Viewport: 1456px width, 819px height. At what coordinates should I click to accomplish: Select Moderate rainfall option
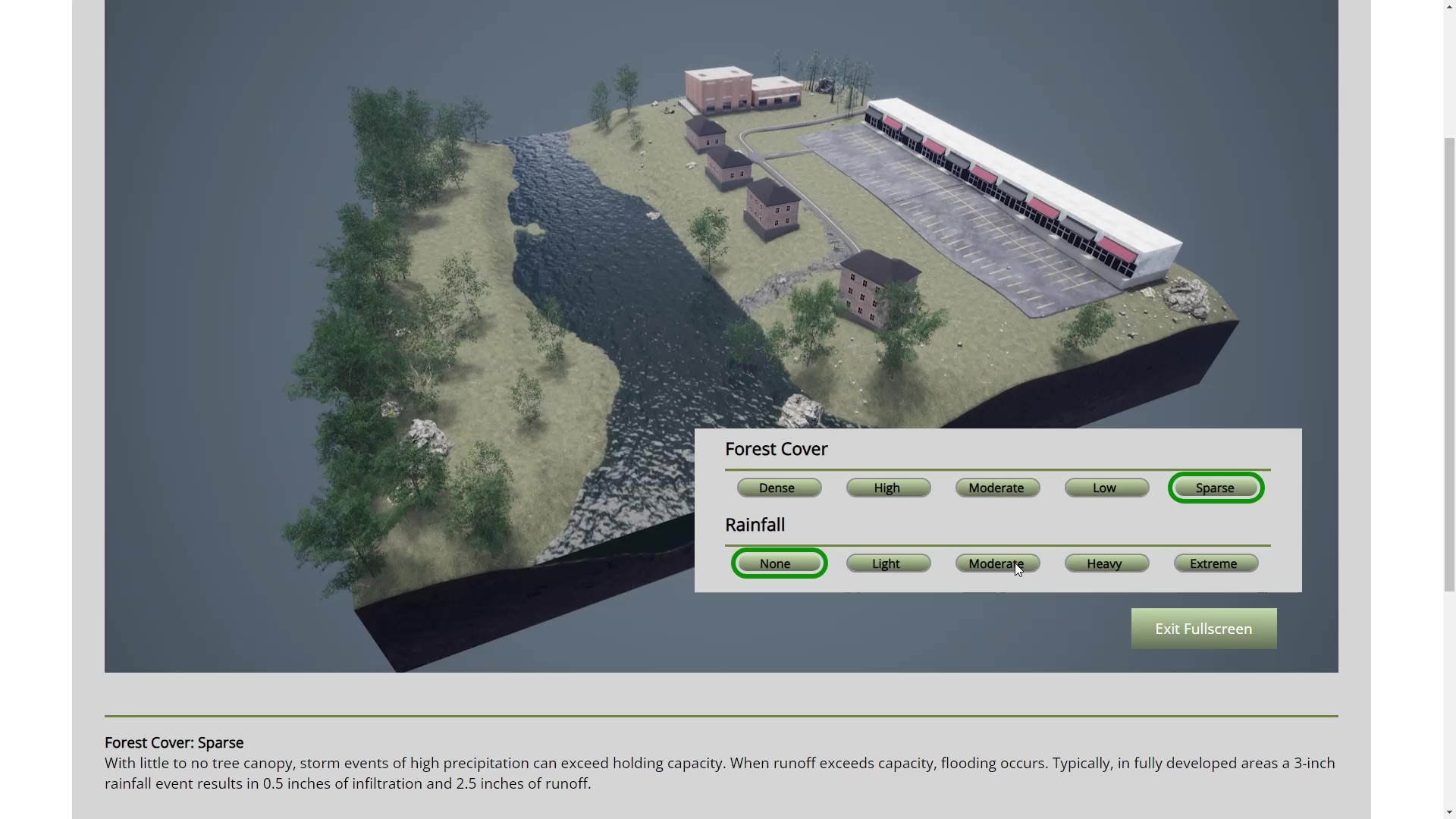[x=997, y=563]
